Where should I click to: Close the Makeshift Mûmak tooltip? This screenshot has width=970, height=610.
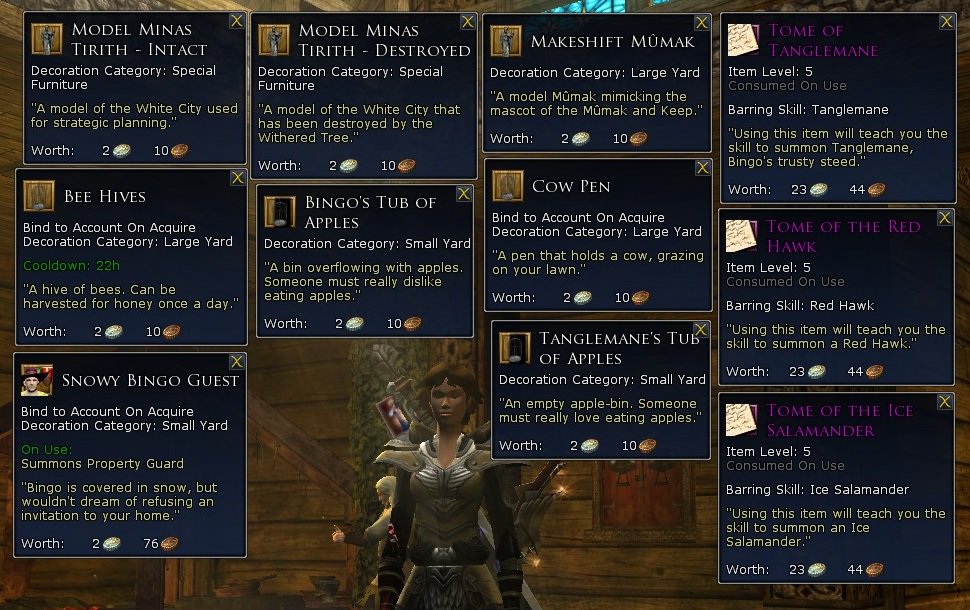pyautogui.click(x=701, y=21)
